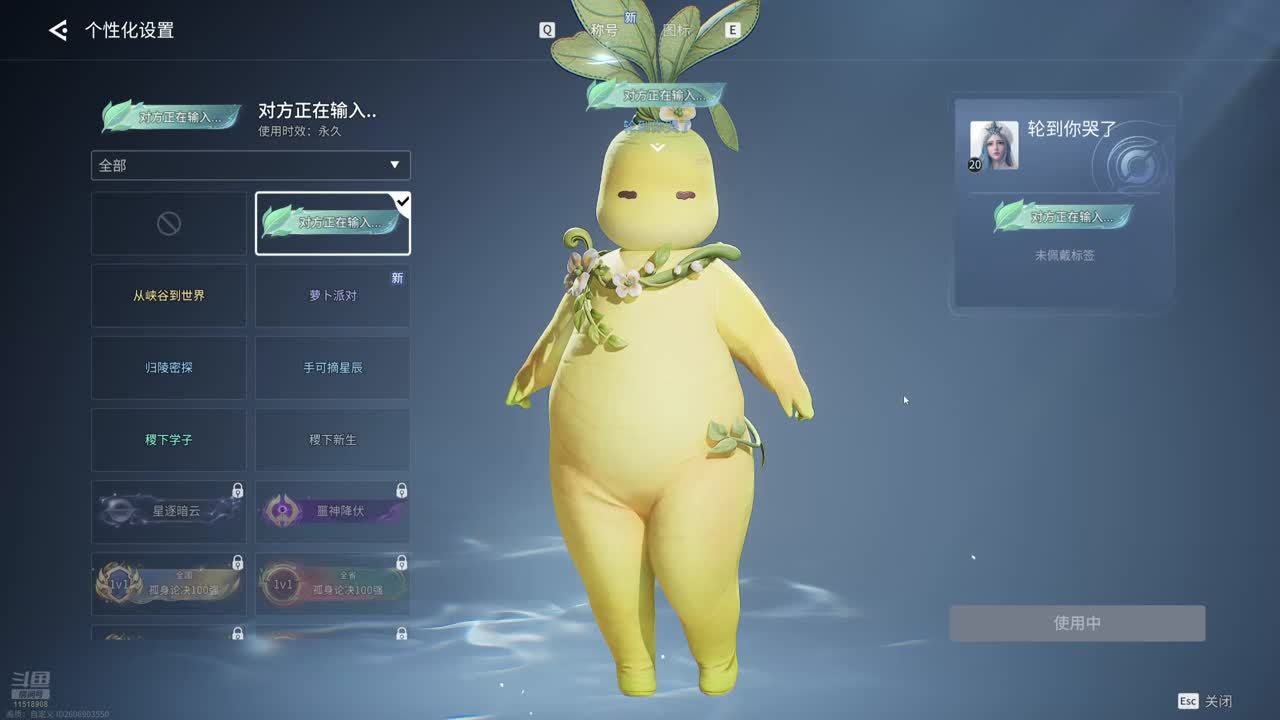Switch to the 称号 tab
1280x720 pixels.
click(x=604, y=30)
